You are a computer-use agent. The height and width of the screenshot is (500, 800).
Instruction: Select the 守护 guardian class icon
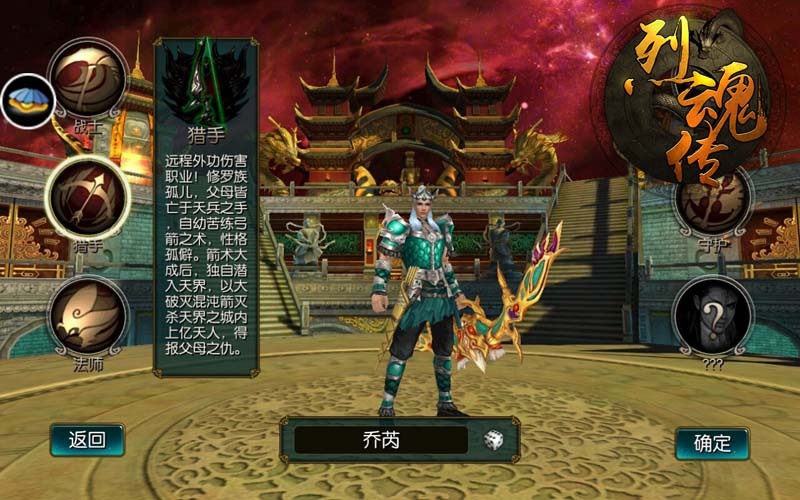pyautogui.click(x=713, y=200)
